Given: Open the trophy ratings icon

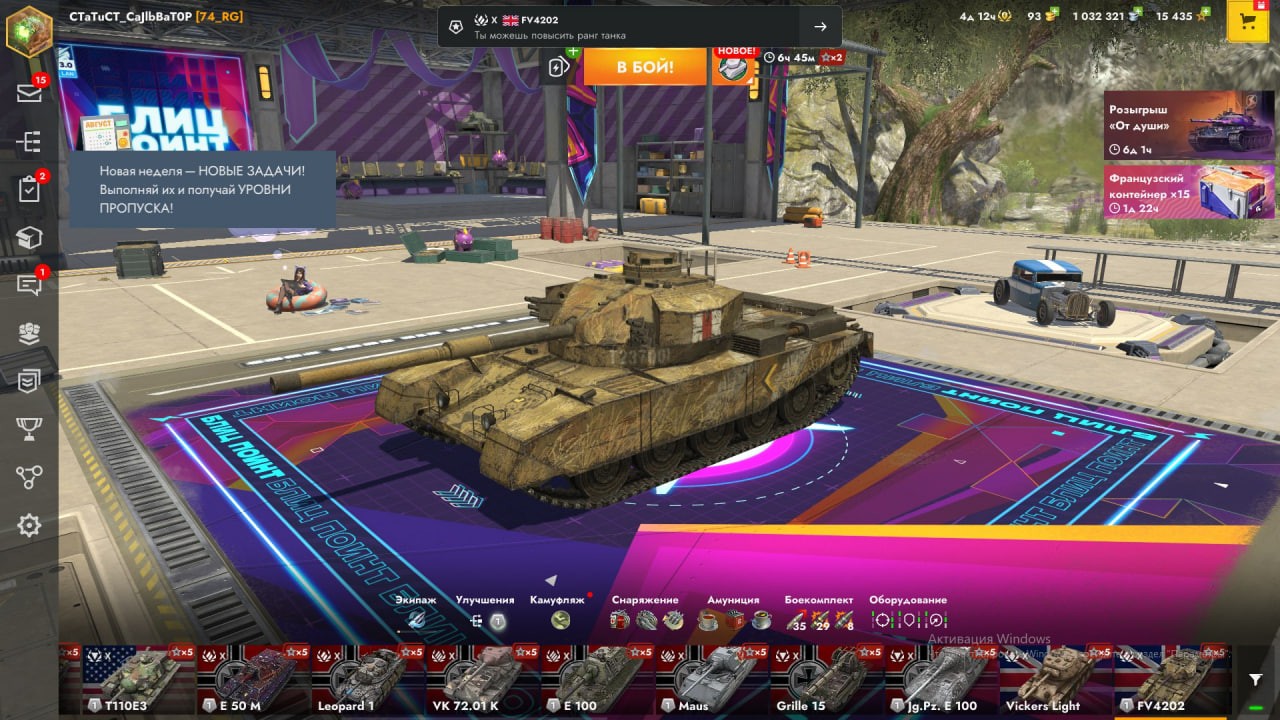Looking at the screenshot, I should coord(29,429).
